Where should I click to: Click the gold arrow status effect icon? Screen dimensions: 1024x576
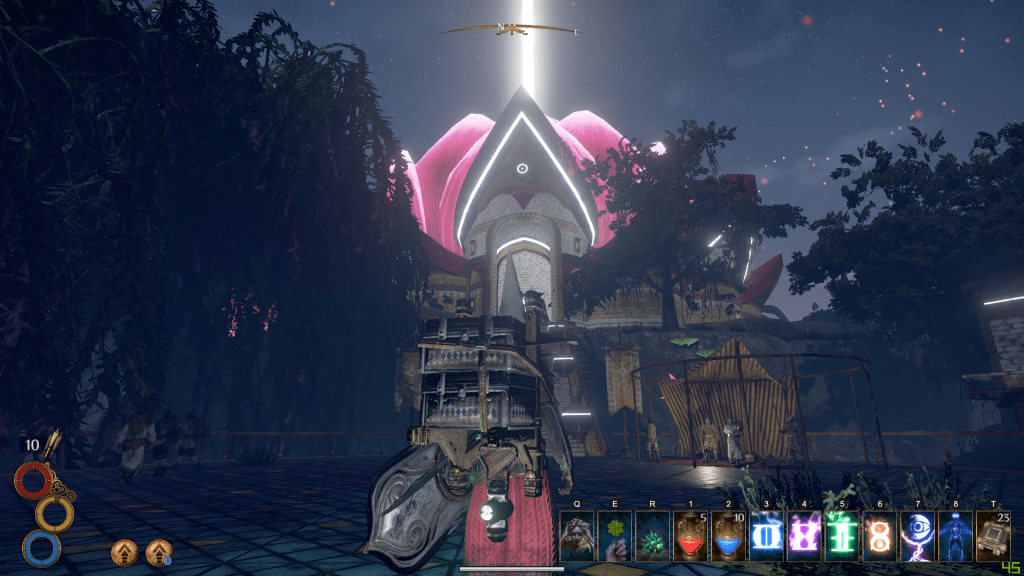[124, 551]
